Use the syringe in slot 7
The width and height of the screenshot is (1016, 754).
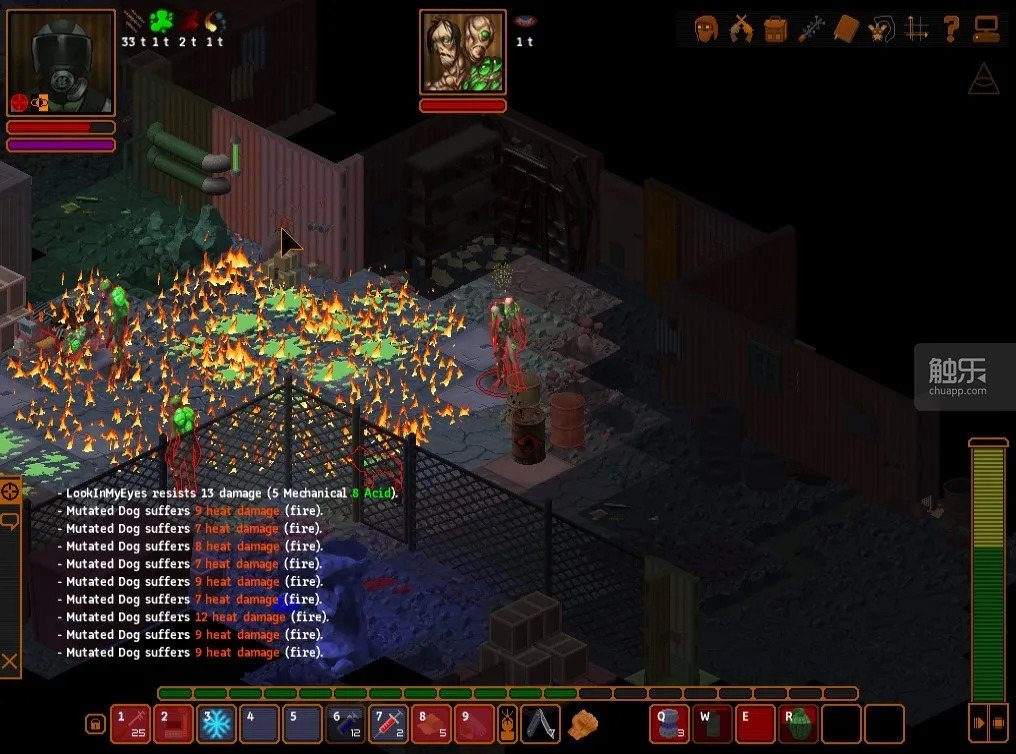click(388, 723)
